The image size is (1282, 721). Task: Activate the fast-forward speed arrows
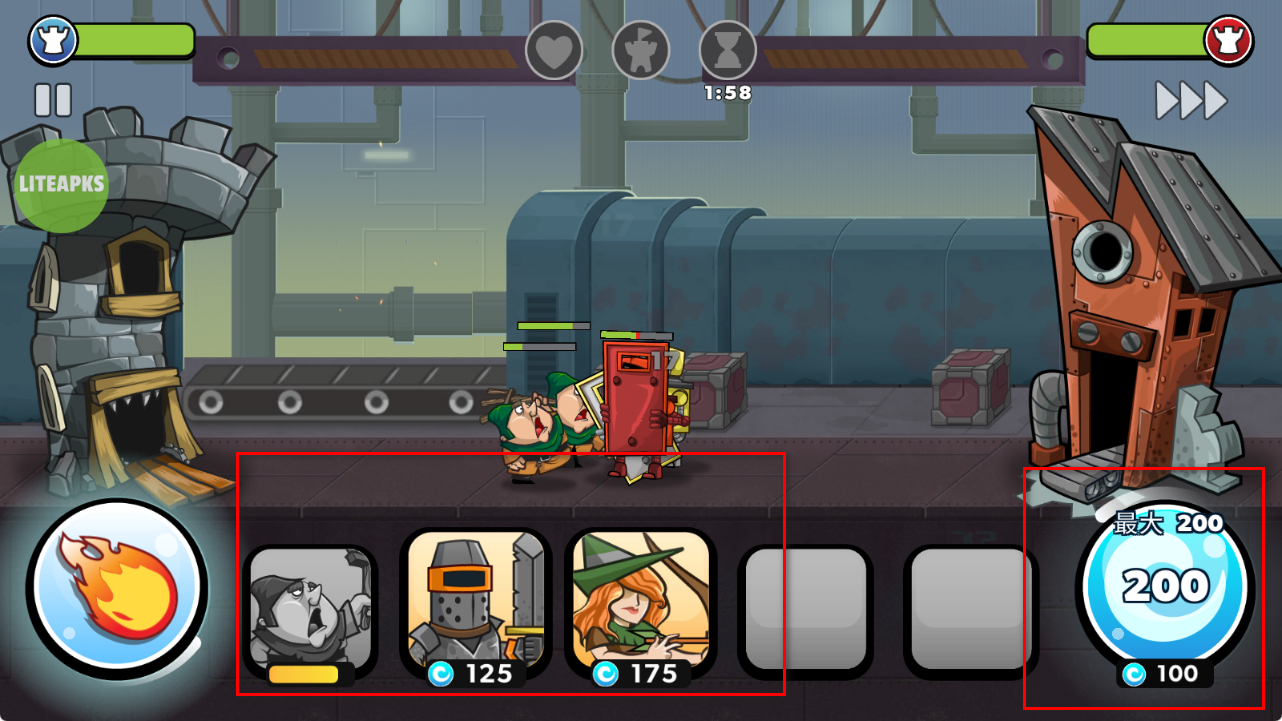point(1191,100)
